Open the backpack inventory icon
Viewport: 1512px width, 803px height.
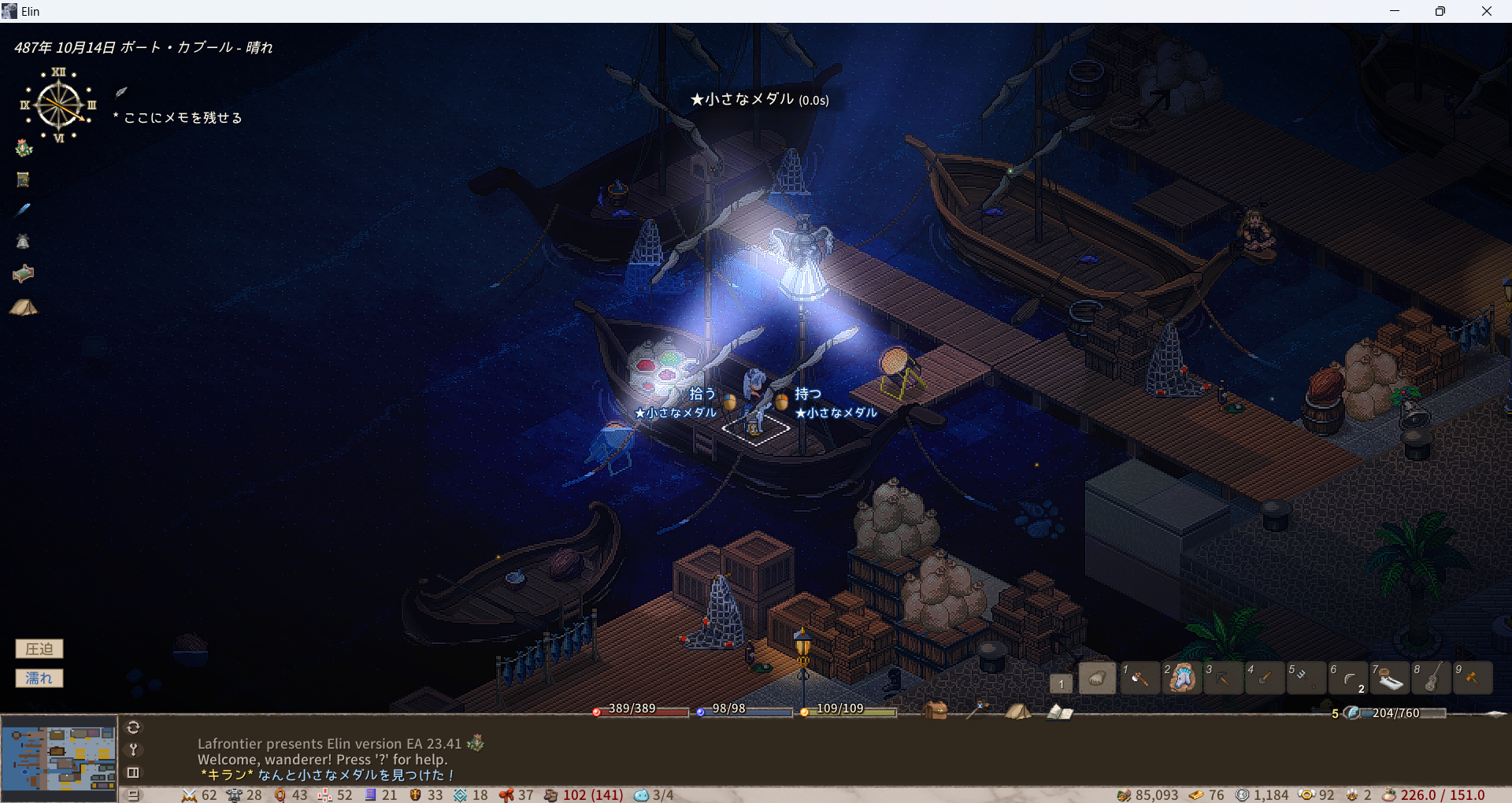coord(936,710)
